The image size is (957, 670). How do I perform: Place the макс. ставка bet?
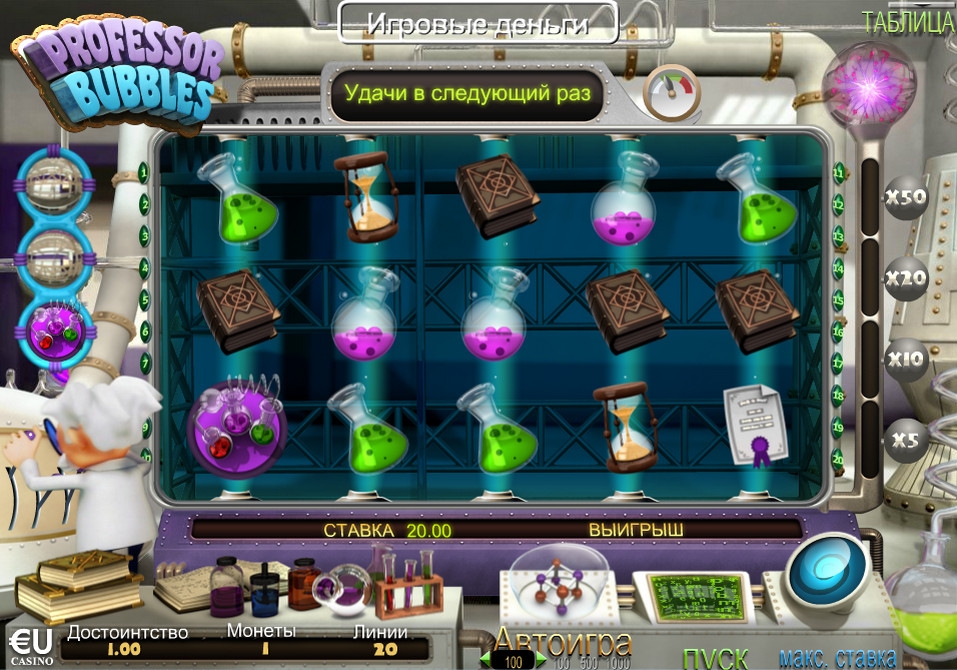click(x=836, y=658)
